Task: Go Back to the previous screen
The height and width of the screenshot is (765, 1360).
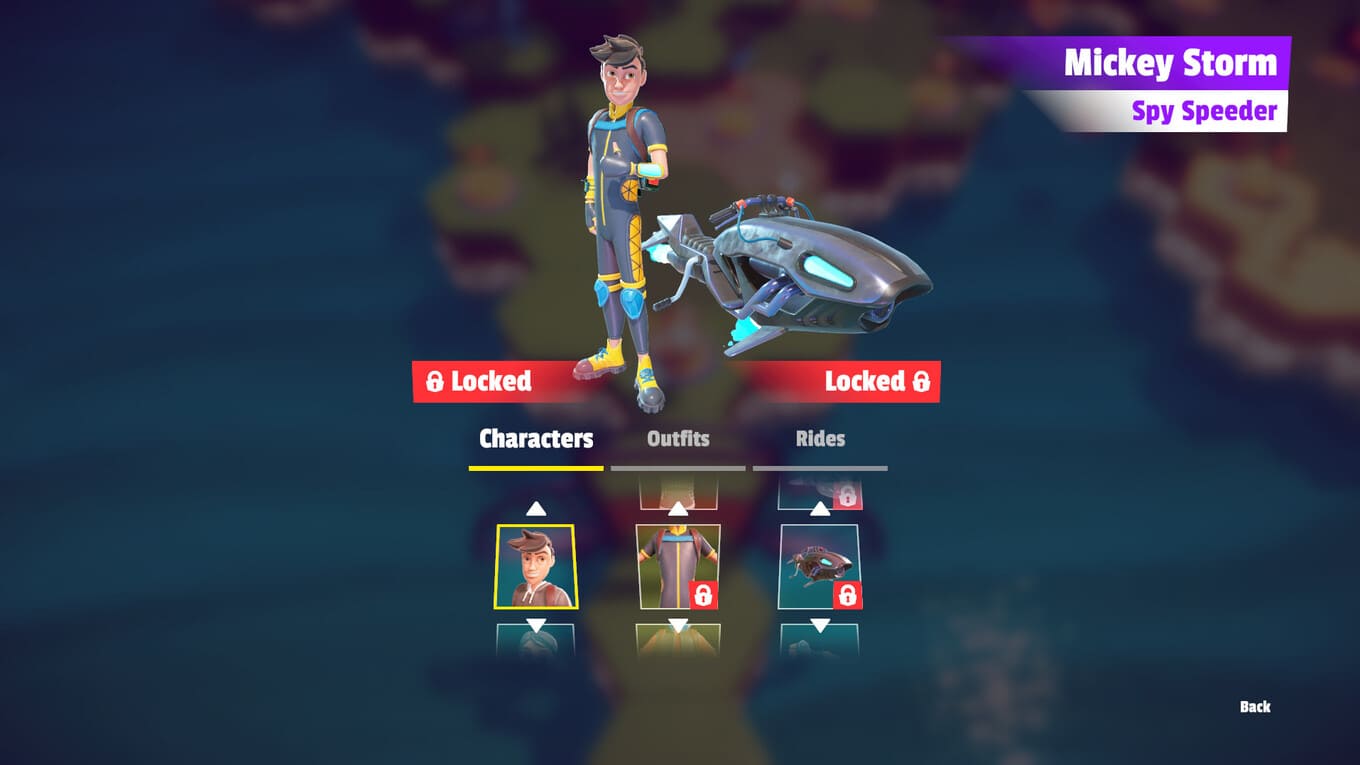Action: pyautogui.click(x=1255, y=707)
